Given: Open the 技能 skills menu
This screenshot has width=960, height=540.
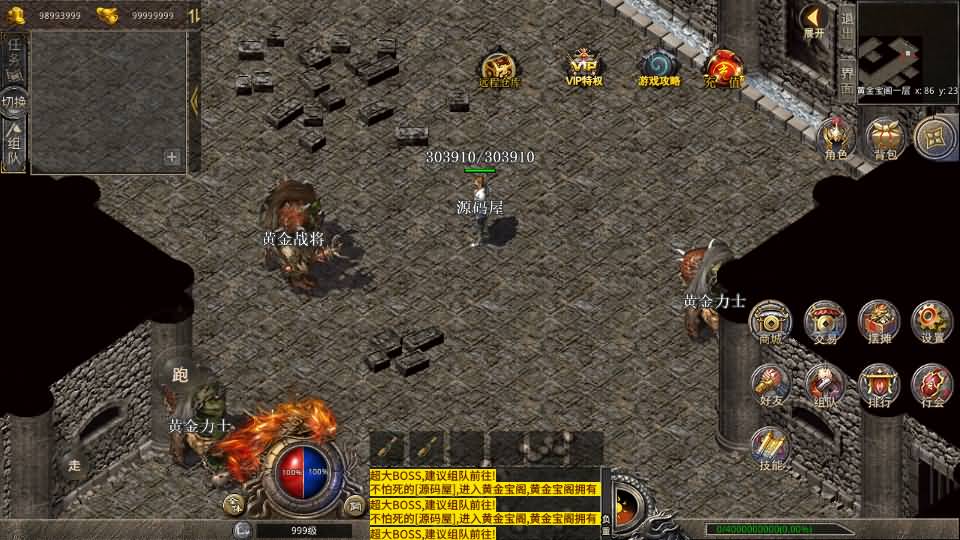Looking at the screenshot, I should coord(771,448).
